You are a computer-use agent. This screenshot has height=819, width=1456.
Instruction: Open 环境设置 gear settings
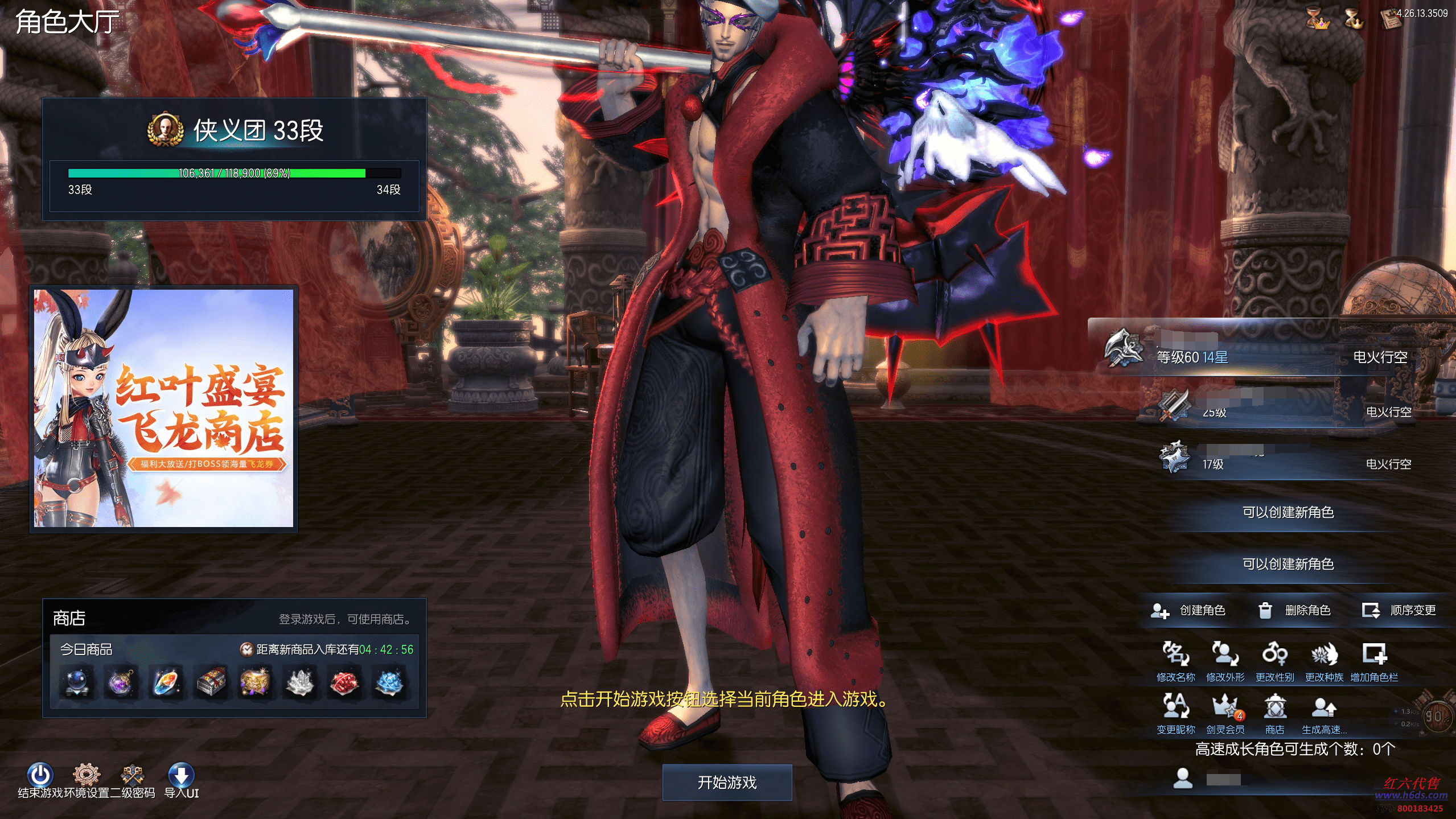[x=87, y=775]
